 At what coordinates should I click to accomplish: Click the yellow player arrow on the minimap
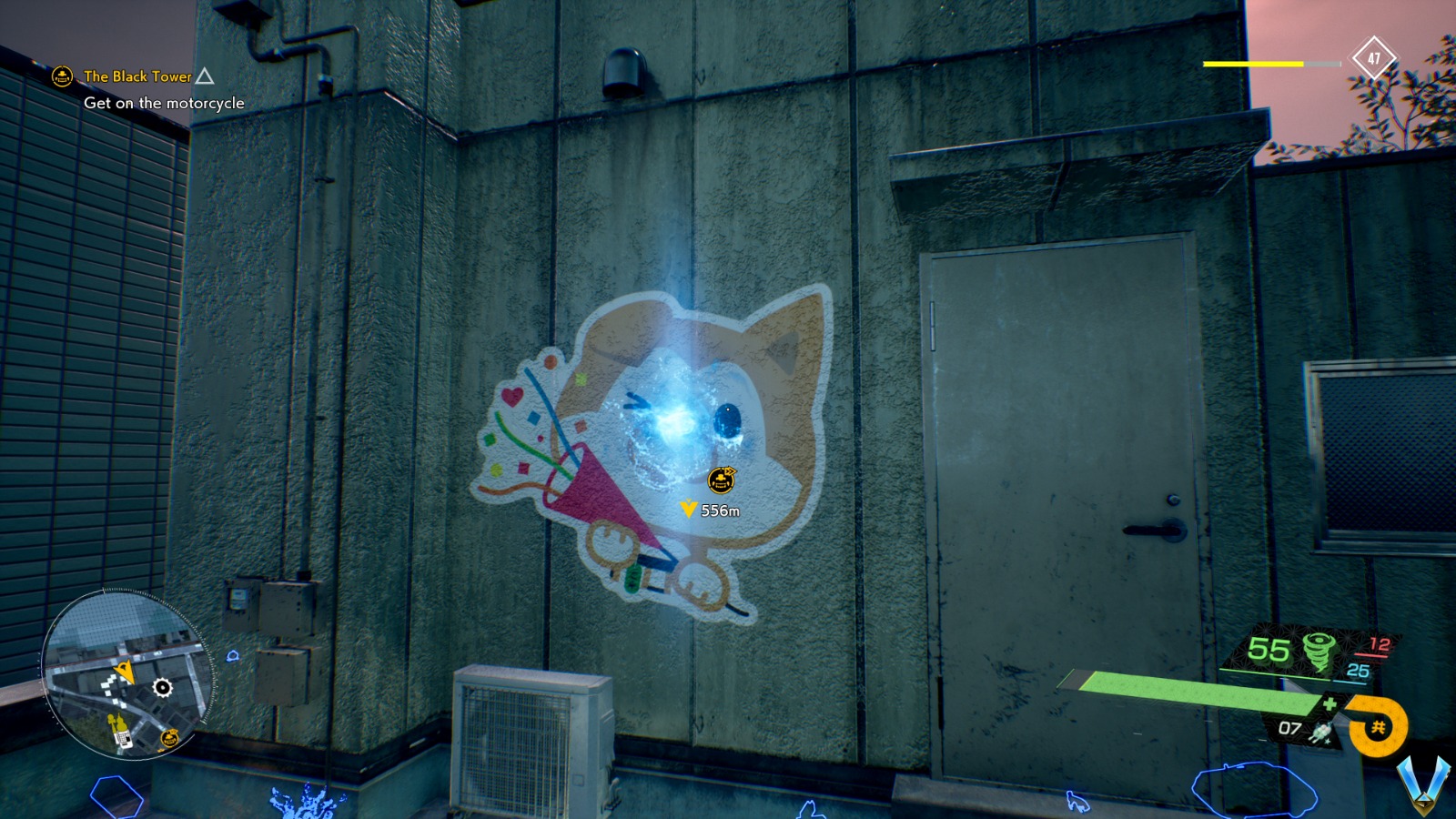(125, 672)
